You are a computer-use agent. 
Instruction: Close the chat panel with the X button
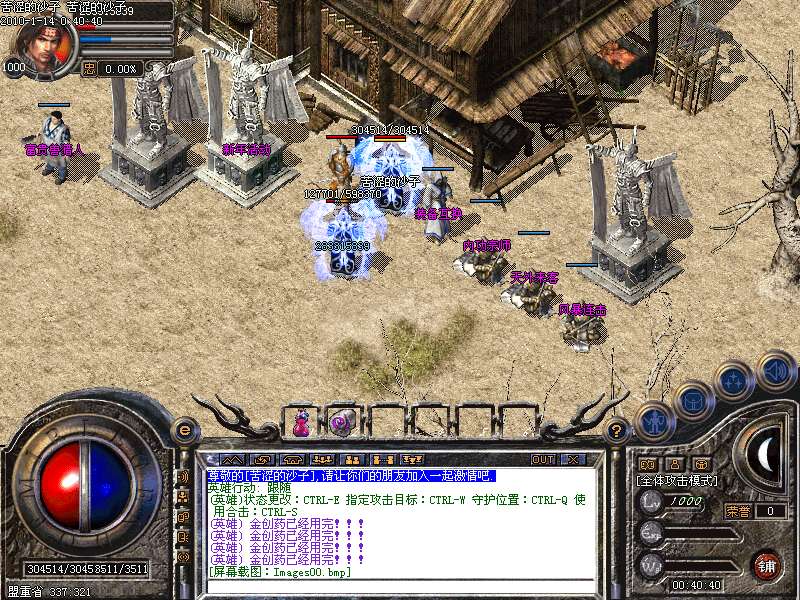573,460
